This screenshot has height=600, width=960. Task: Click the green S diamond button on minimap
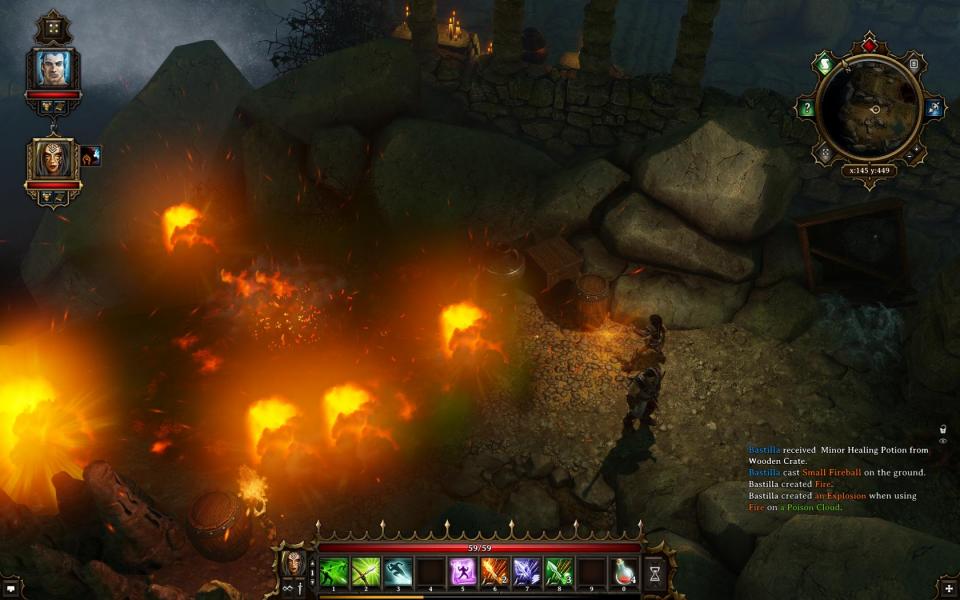(x=823, y=63)
